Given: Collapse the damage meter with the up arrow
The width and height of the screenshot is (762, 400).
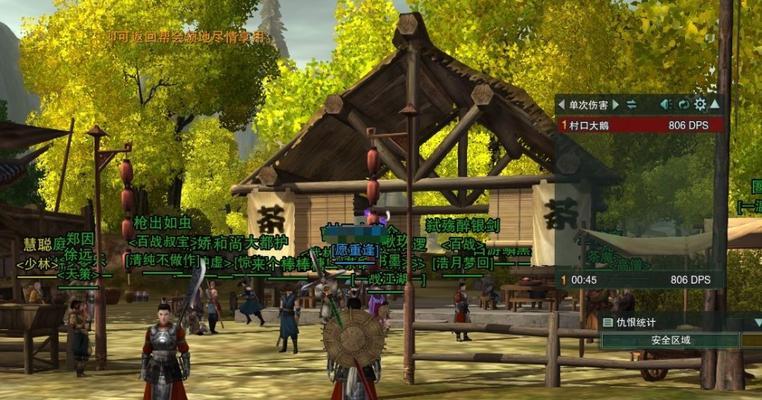Looking at the screenshot, I should pyautogui.click(x=715, y=104).
